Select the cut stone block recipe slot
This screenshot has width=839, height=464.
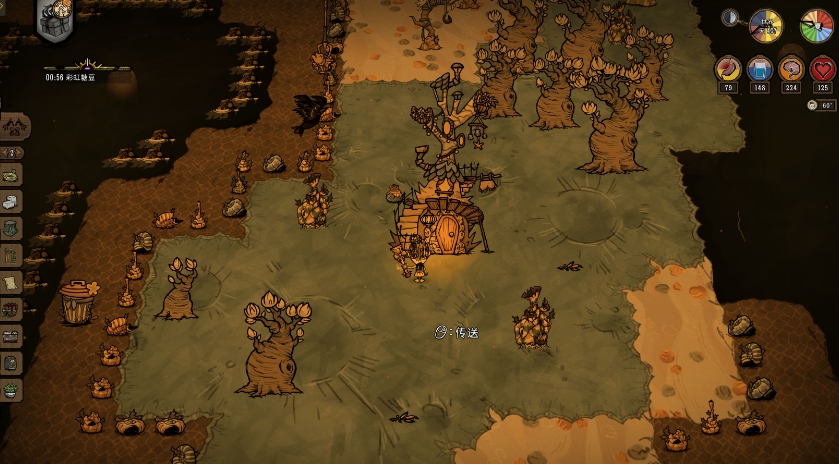[x=12, y=202]
